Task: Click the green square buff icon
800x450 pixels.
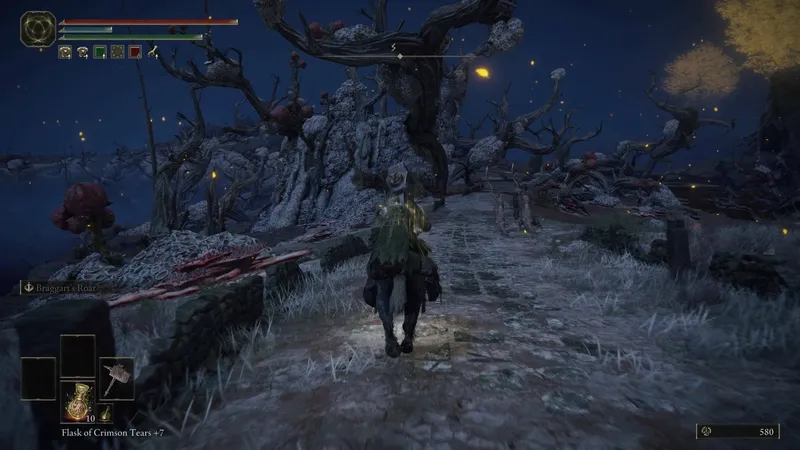Action: 99,52
